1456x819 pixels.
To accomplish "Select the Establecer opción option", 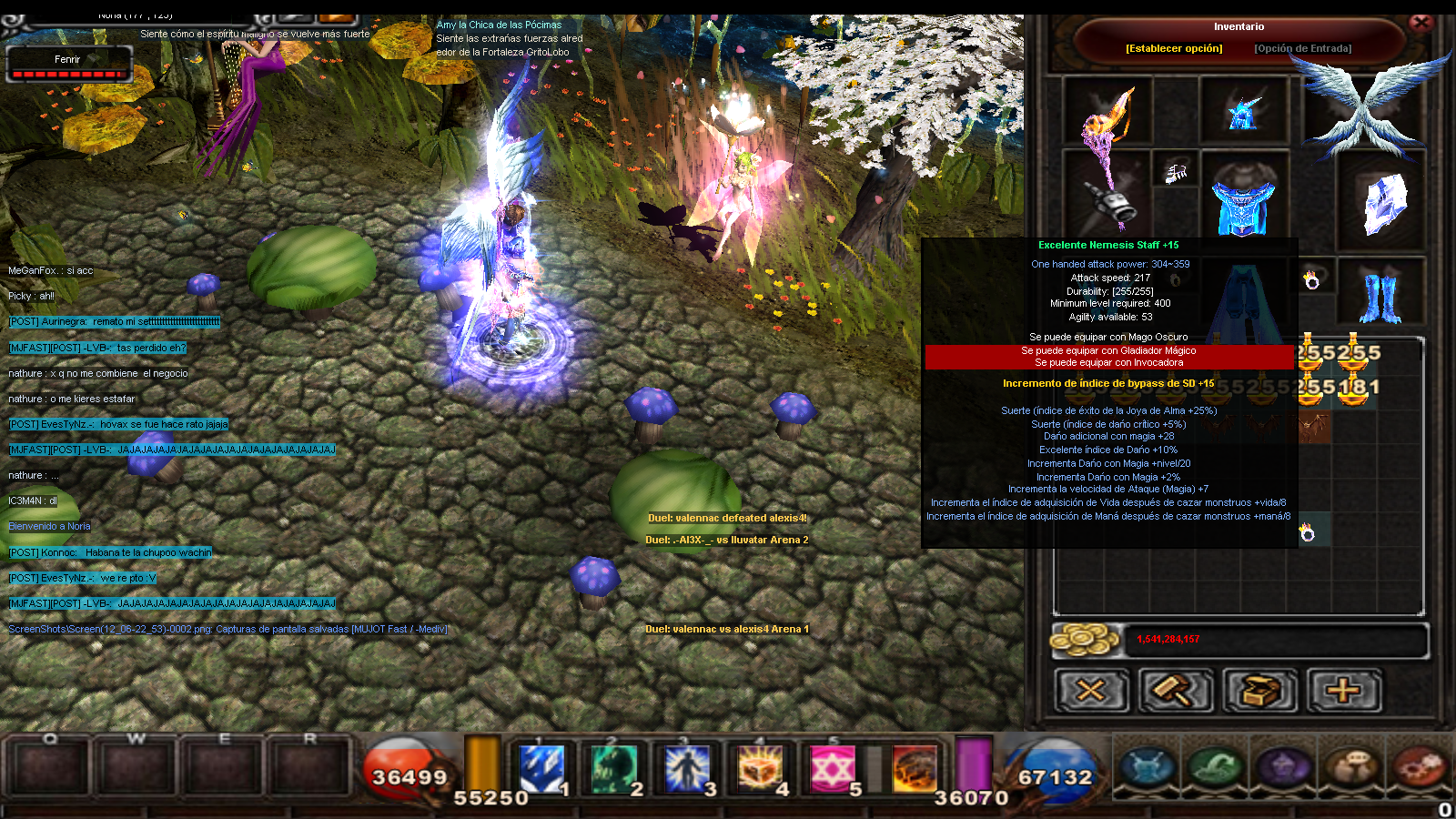I will pyautogui.click(x=1174, y=48).
